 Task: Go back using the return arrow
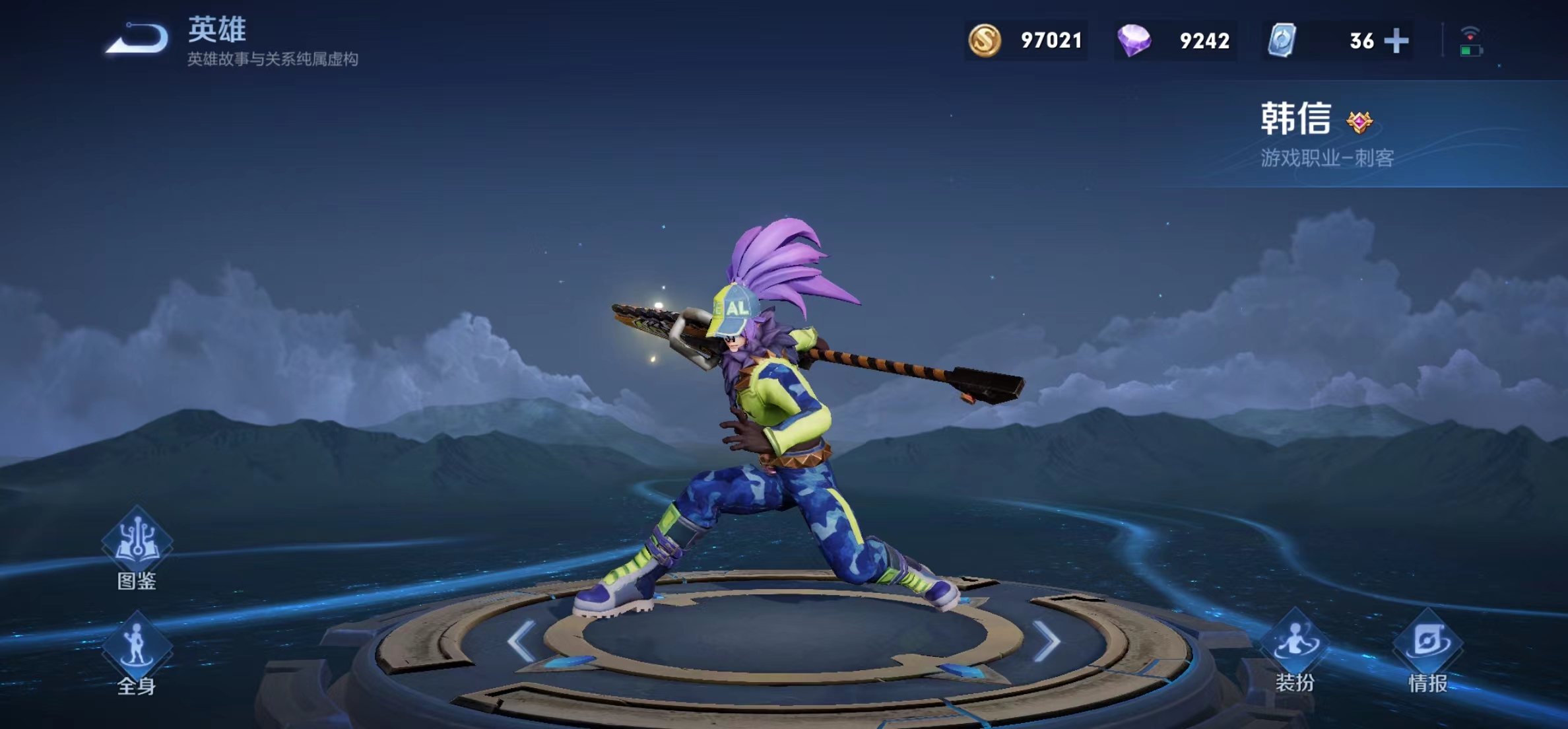coord(138,38)
